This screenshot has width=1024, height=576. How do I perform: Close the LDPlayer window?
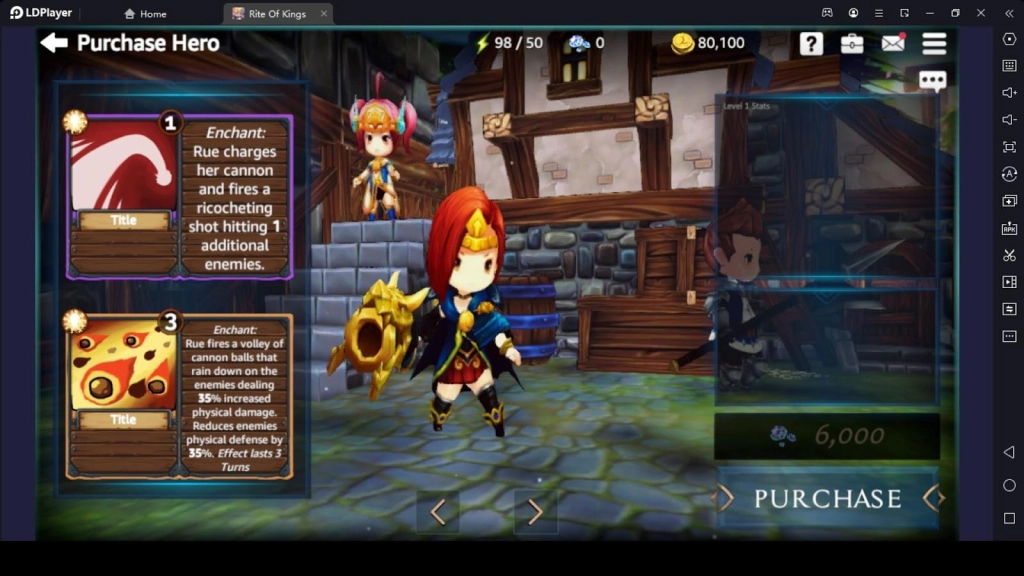tap(981, 13)
